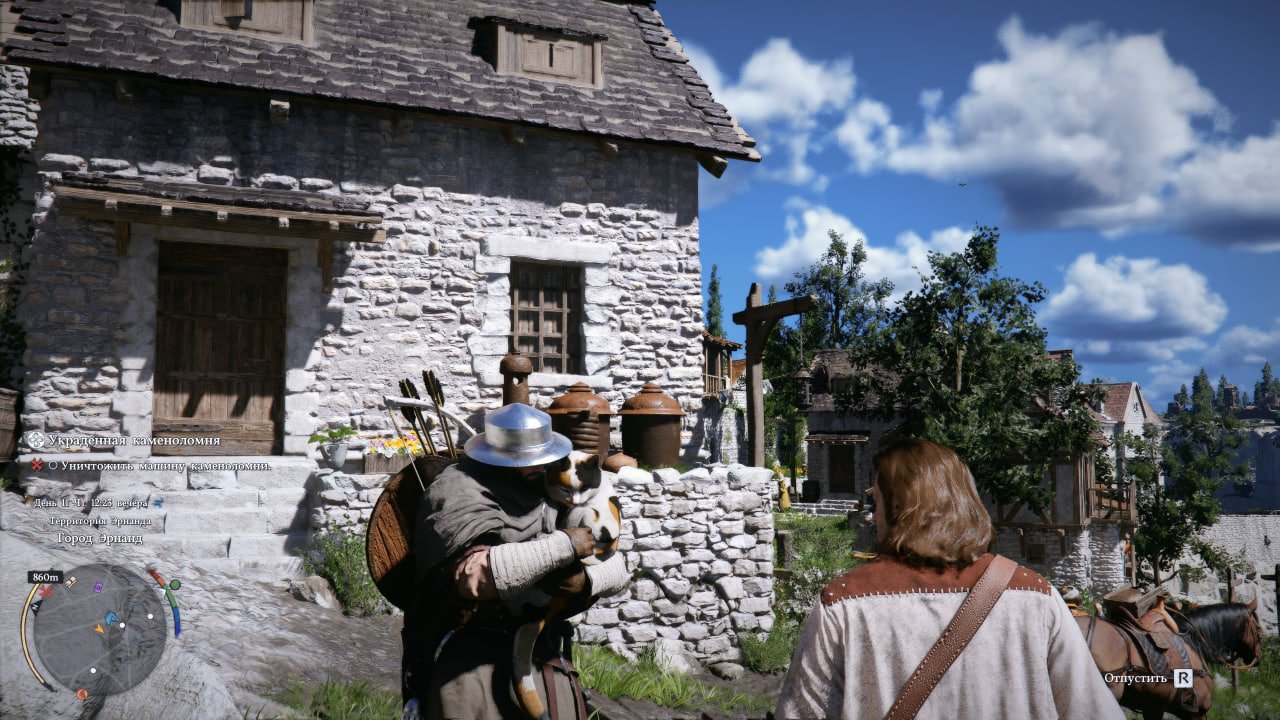
Task: Select the red X quest marker on minimap
Action: [x=45, y=591]
